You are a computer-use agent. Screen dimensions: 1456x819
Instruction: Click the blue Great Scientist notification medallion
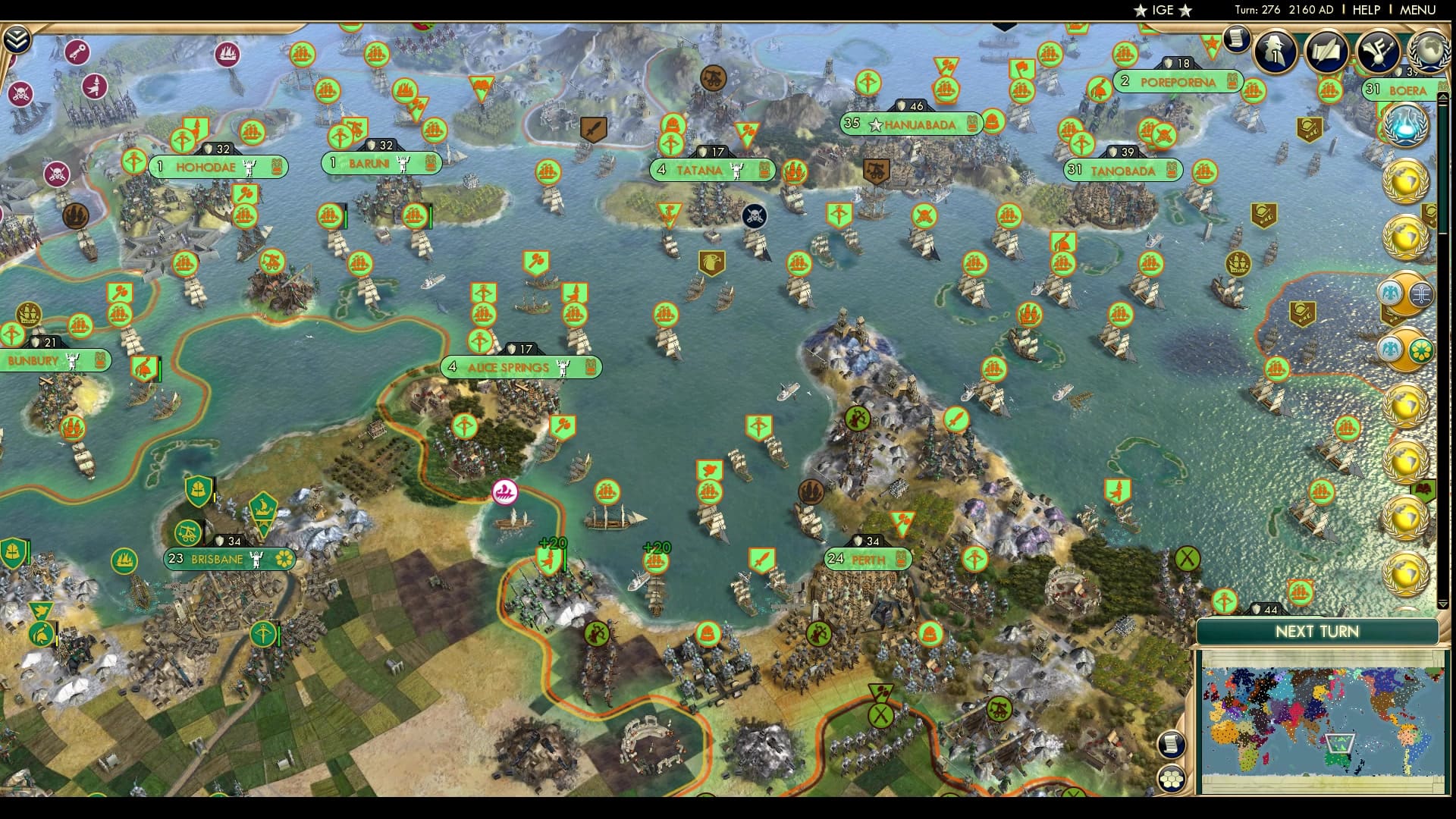[1406, 124]
